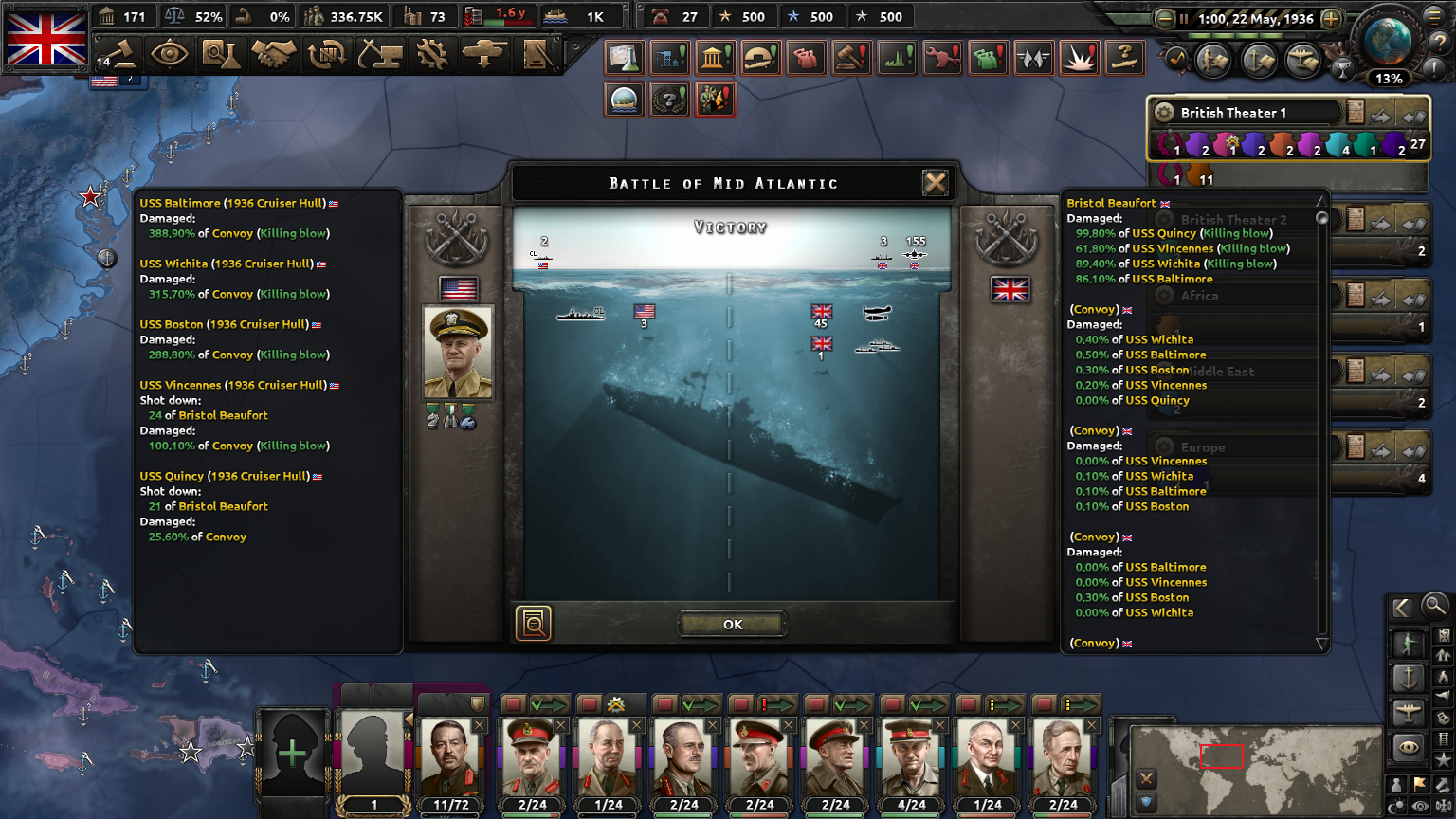Toggle the music player note icon

pyautogui.click(x=1177, y=58)
